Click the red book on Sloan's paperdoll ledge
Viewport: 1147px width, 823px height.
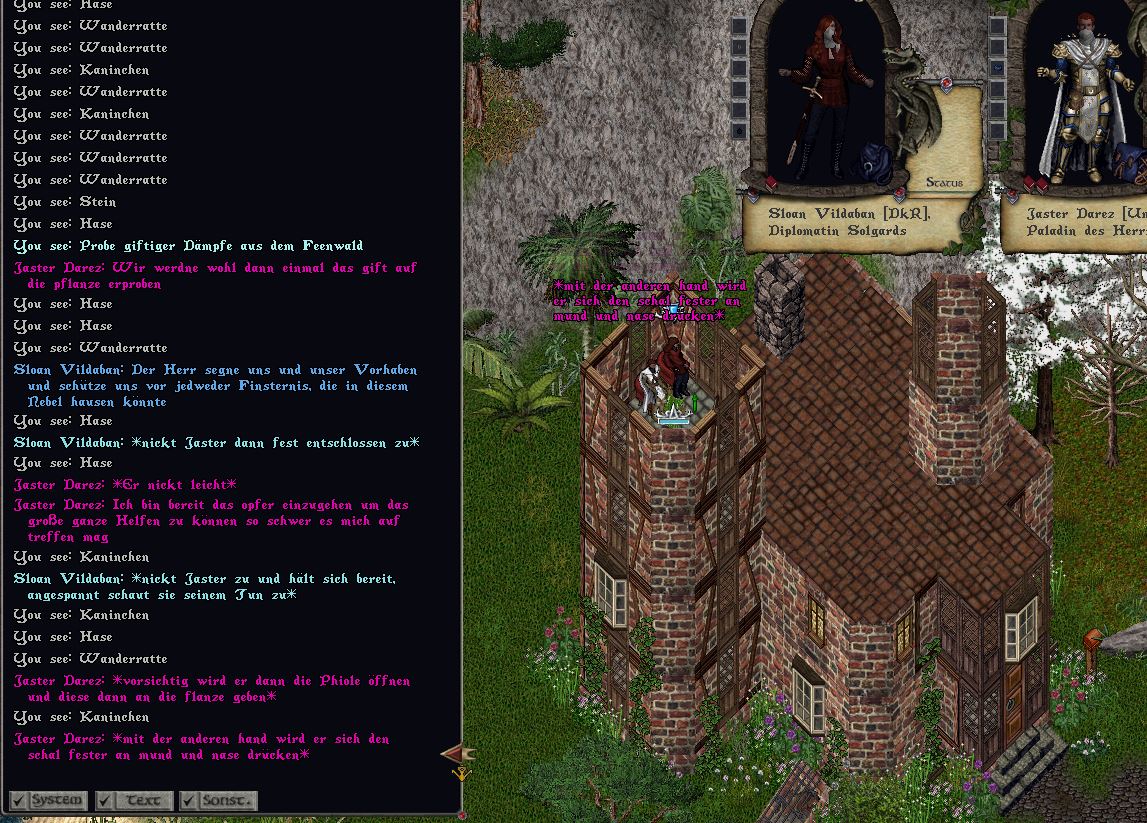tap(771, 183)
